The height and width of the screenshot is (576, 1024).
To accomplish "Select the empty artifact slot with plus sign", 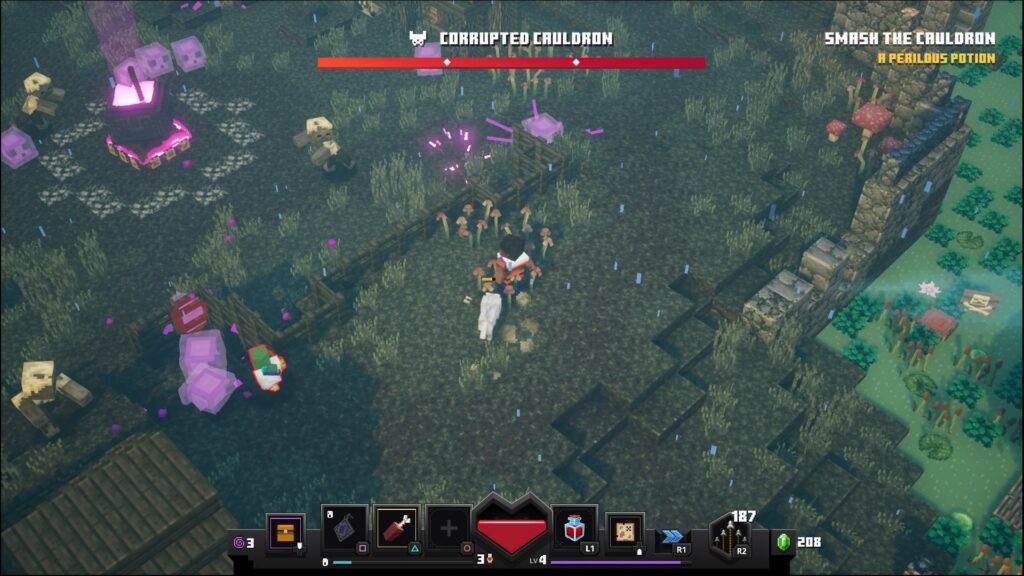I will pos(450,529).
